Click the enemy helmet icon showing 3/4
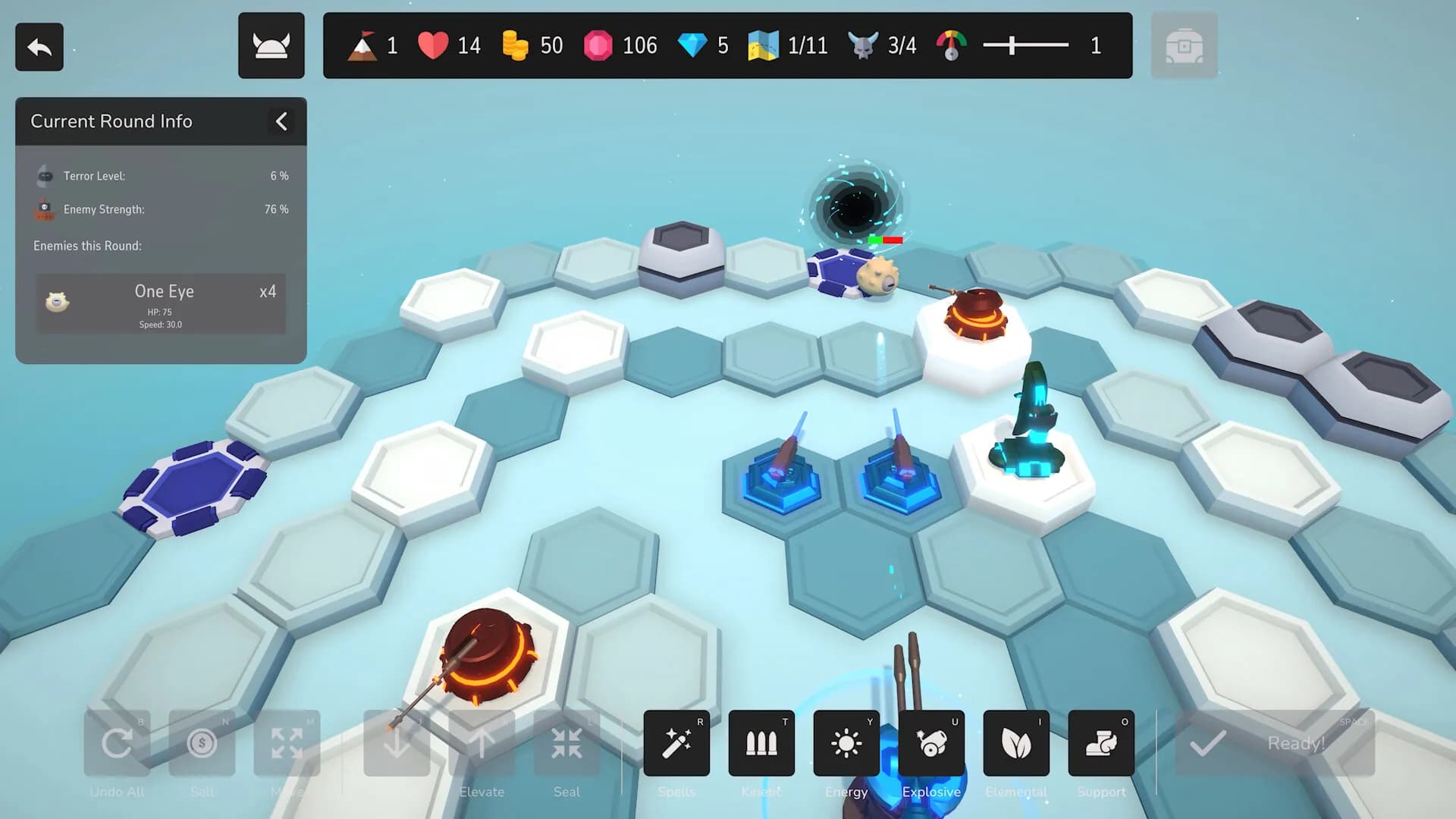 (x=861, y=45)
